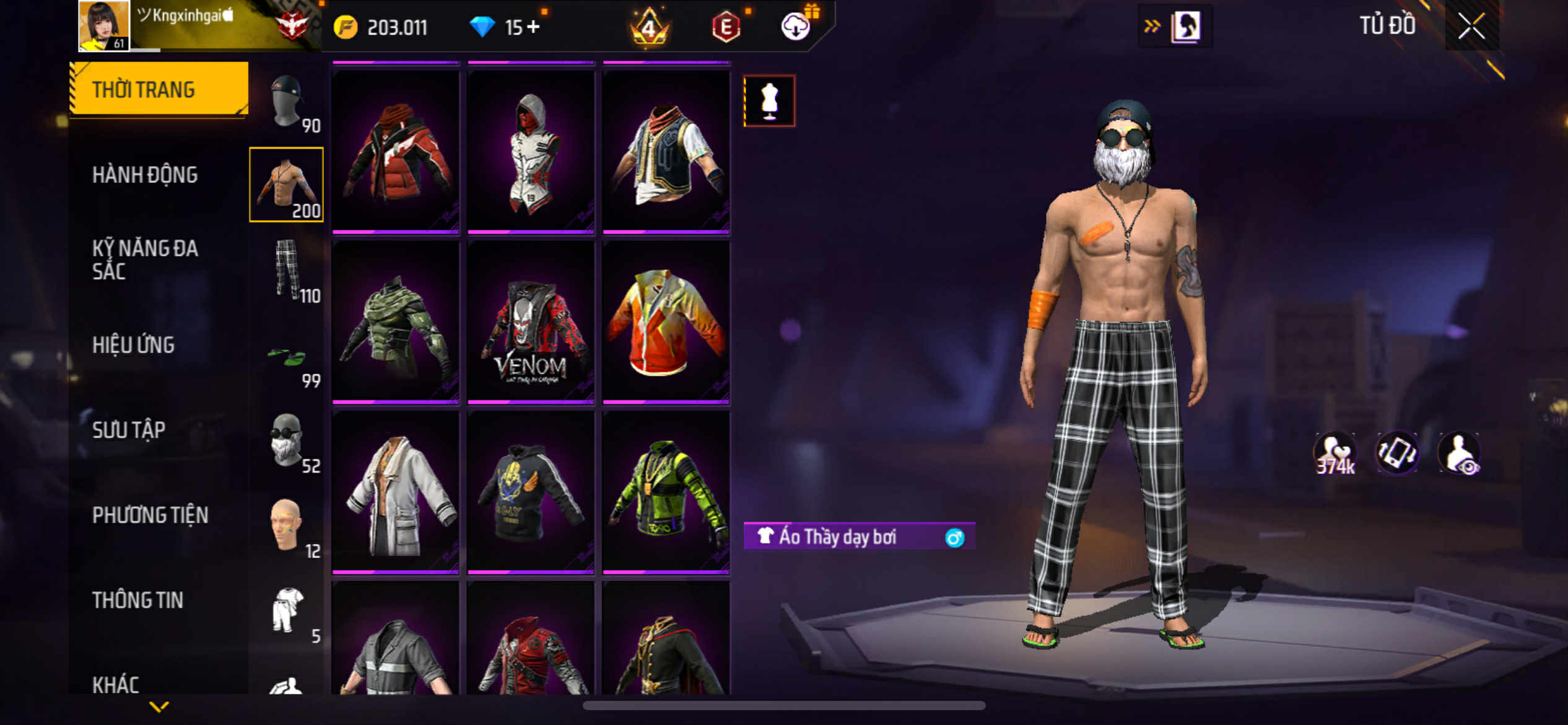This screenshot has height=725, width=1568.
Task: Choose the red Venom hoodie top
Action: coord(531,322)
